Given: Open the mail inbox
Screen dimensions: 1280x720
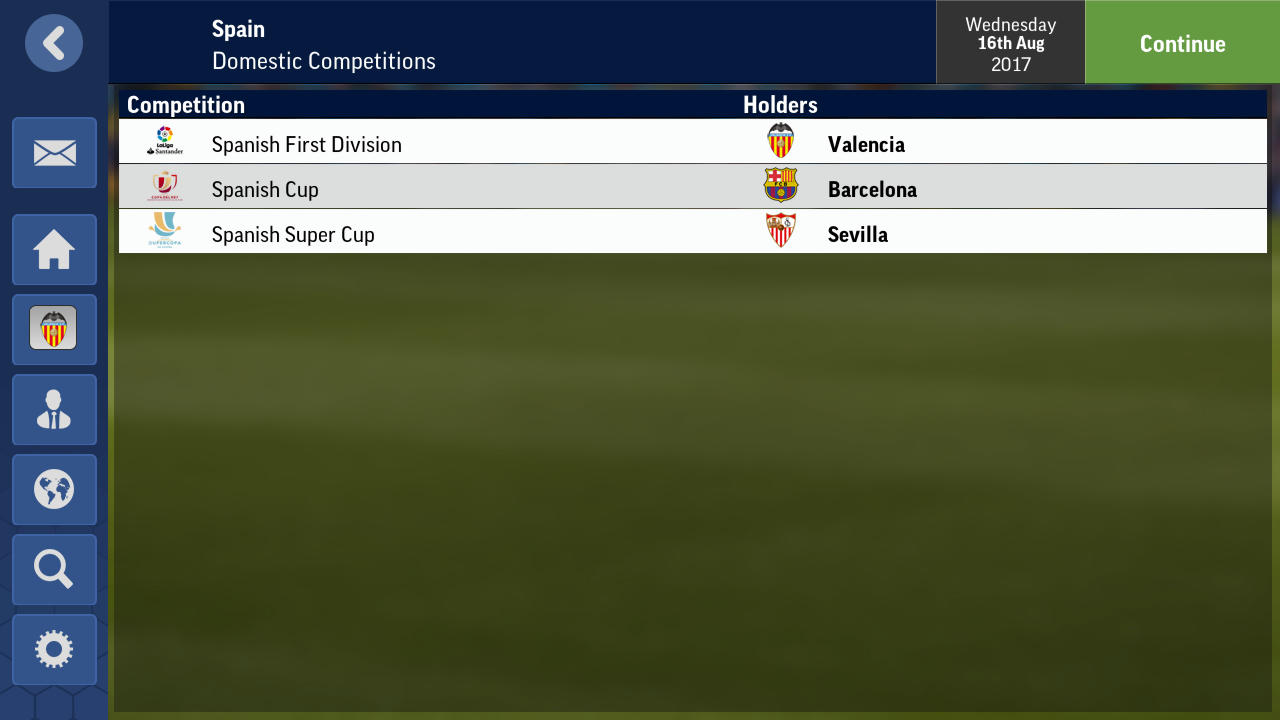Looking at the screenshot, I should tap(54, 153).
